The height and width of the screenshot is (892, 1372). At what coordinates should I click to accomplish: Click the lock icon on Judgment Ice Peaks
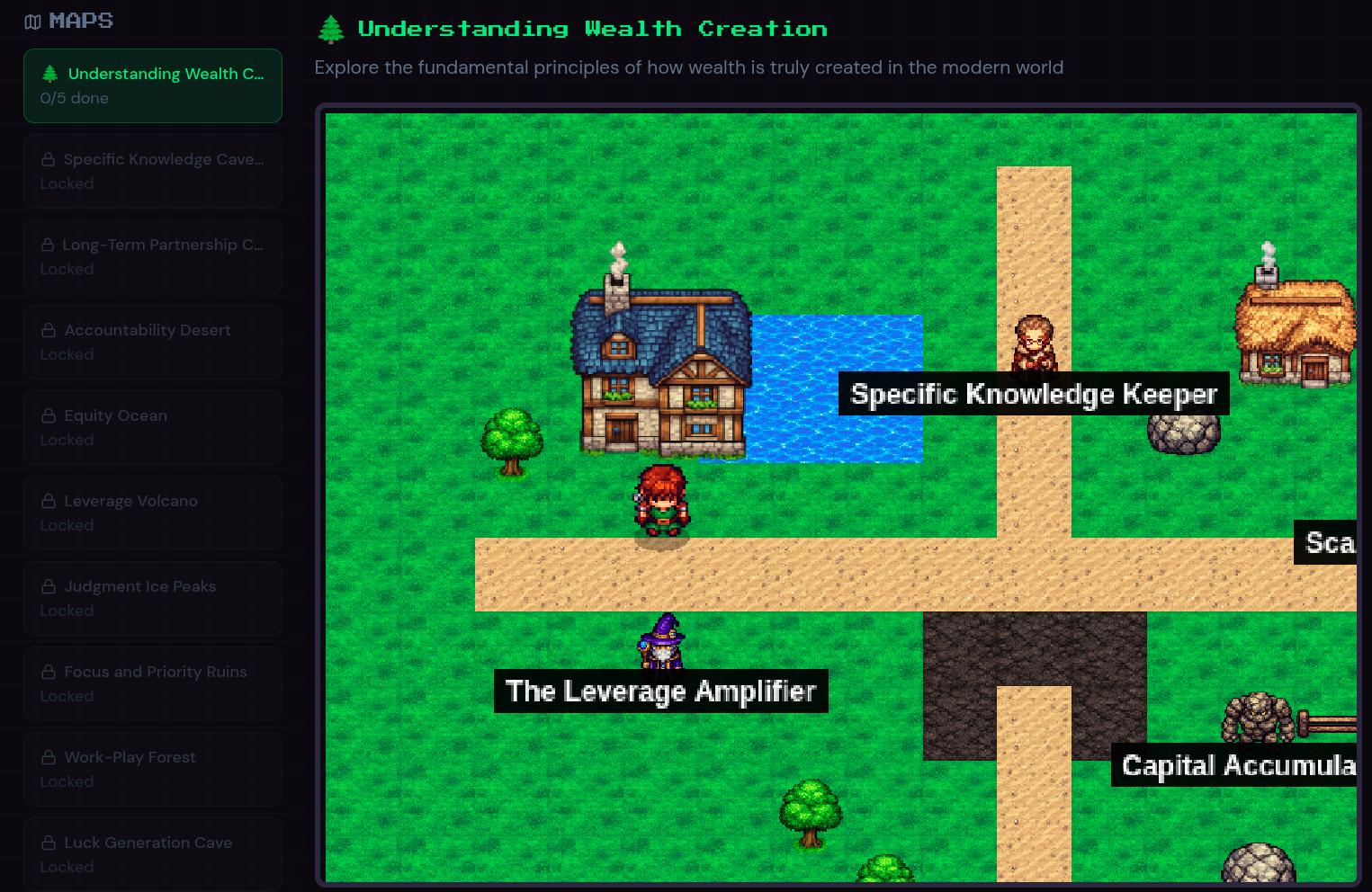click(x=48, y=585)
